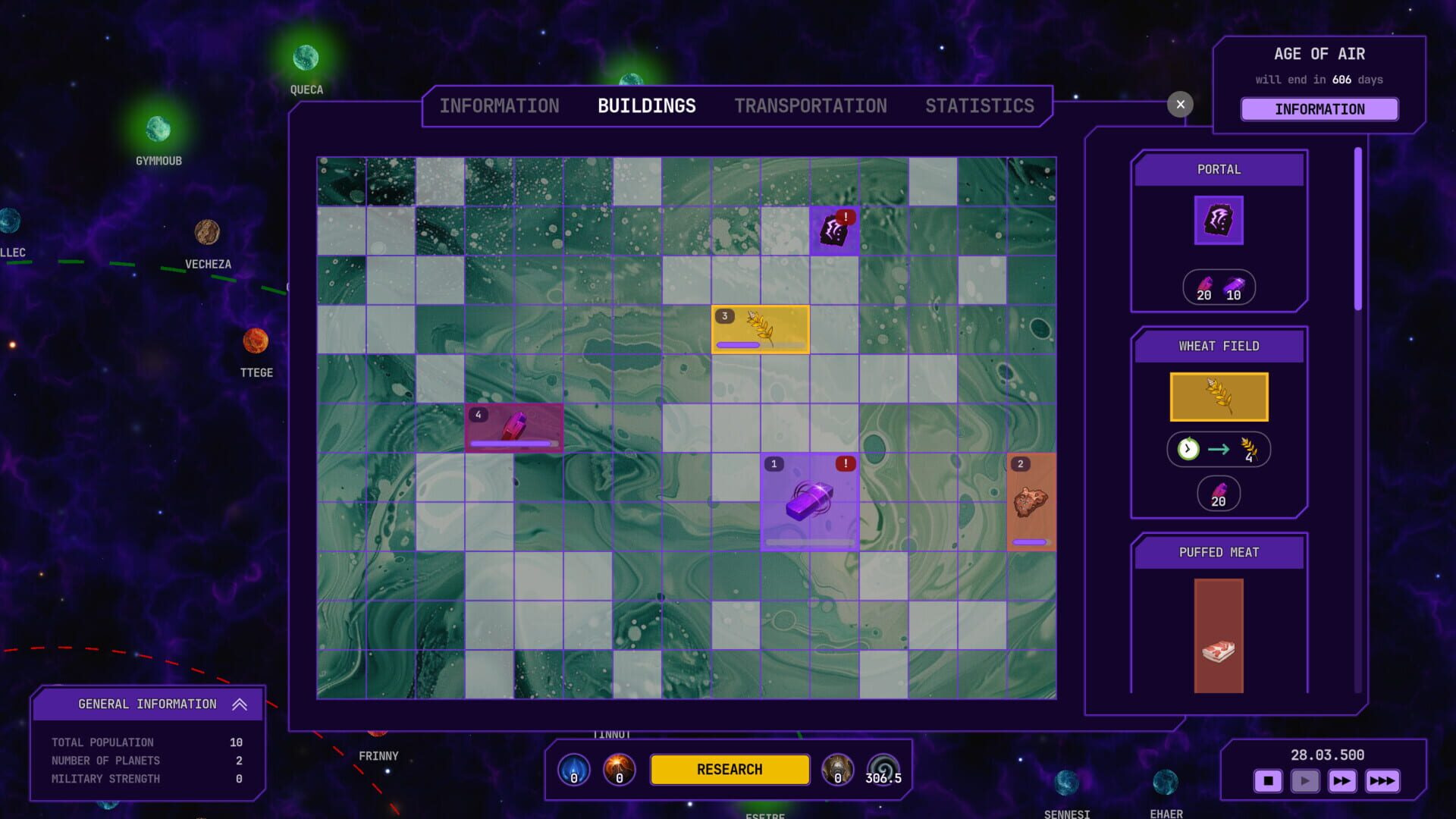Click the blue flame resource icon

[x=574, y=770]
